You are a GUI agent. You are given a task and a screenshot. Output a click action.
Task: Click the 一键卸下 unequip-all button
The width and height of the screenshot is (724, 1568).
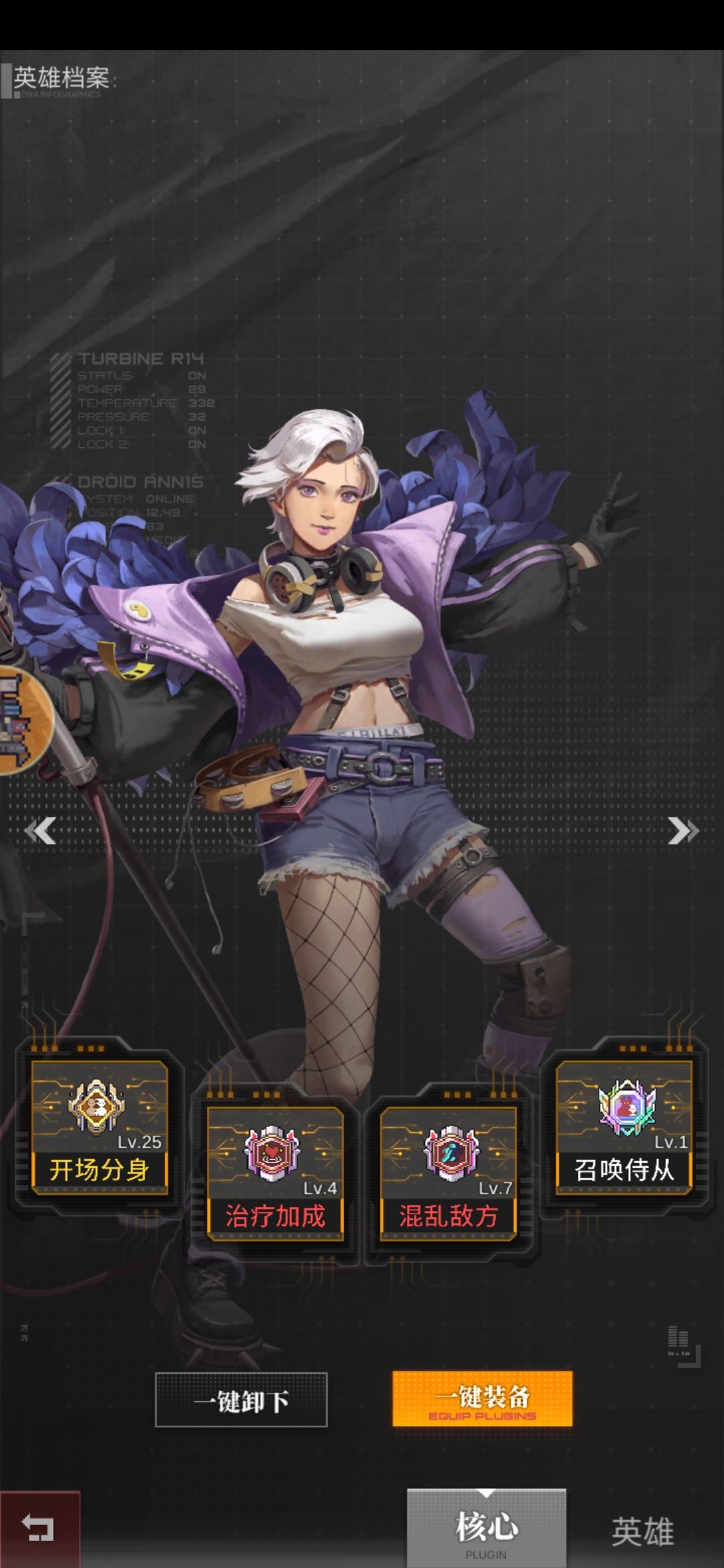(241, 1400)
